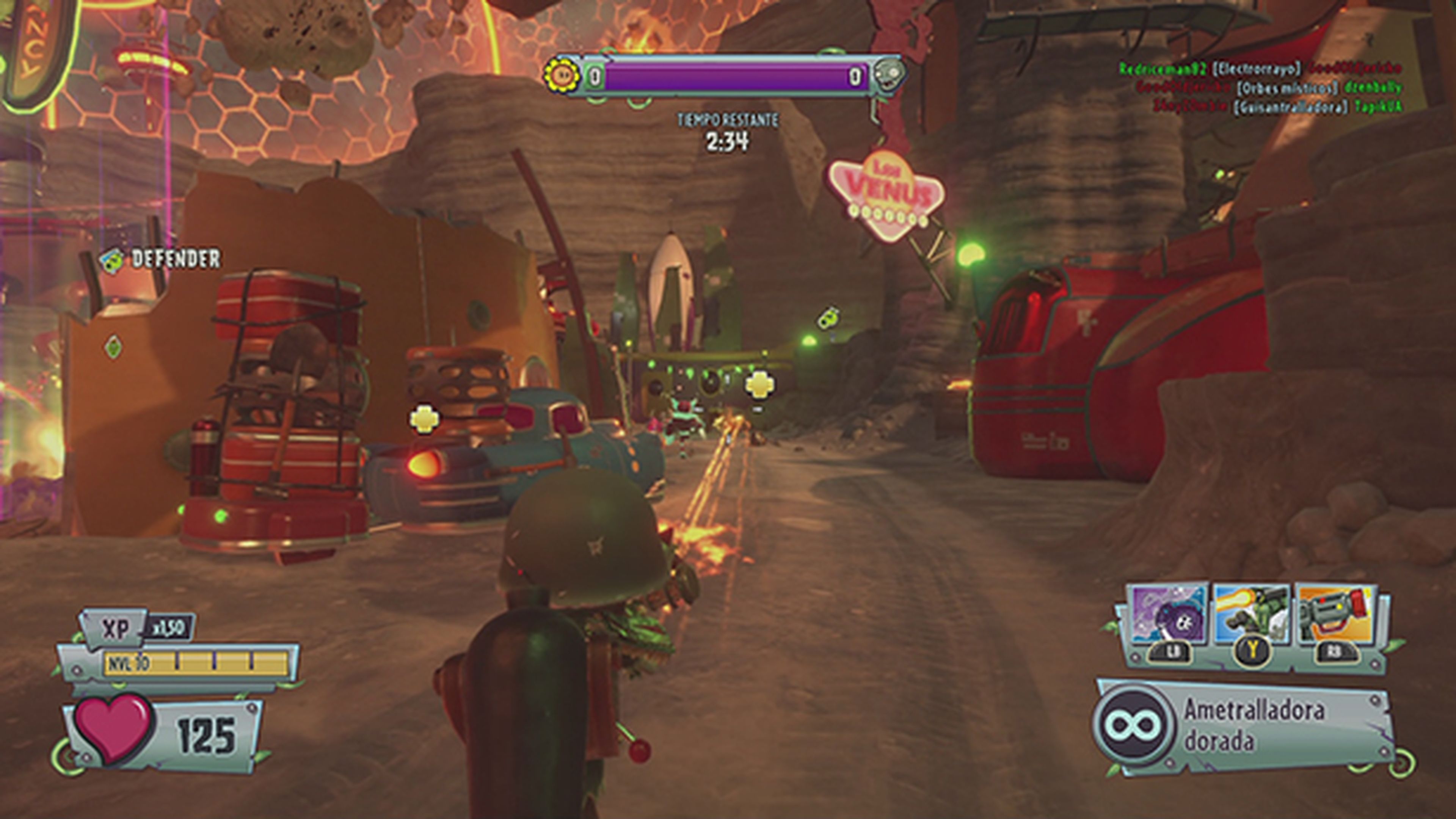Click the DEFENDER objective marker
The image size is (1456, 819).
(x=160, y=259)
